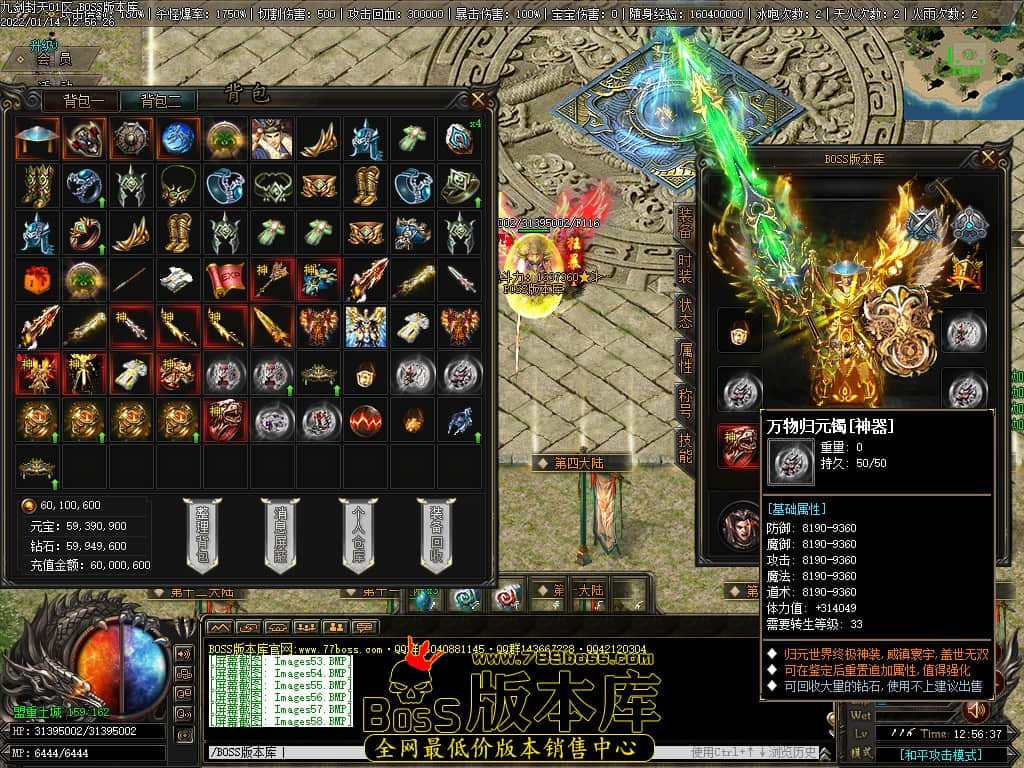Screen dimensions: 1024x768
Task: Switch to the 状态 status tab
Action: (x=685, y=313)
